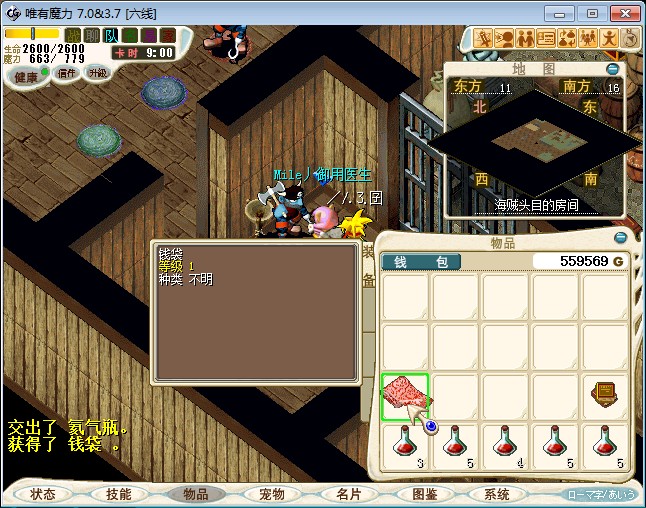Open the 状态 status menu
The height and width of the screenshot is (508, 646).
pos(43,494)
